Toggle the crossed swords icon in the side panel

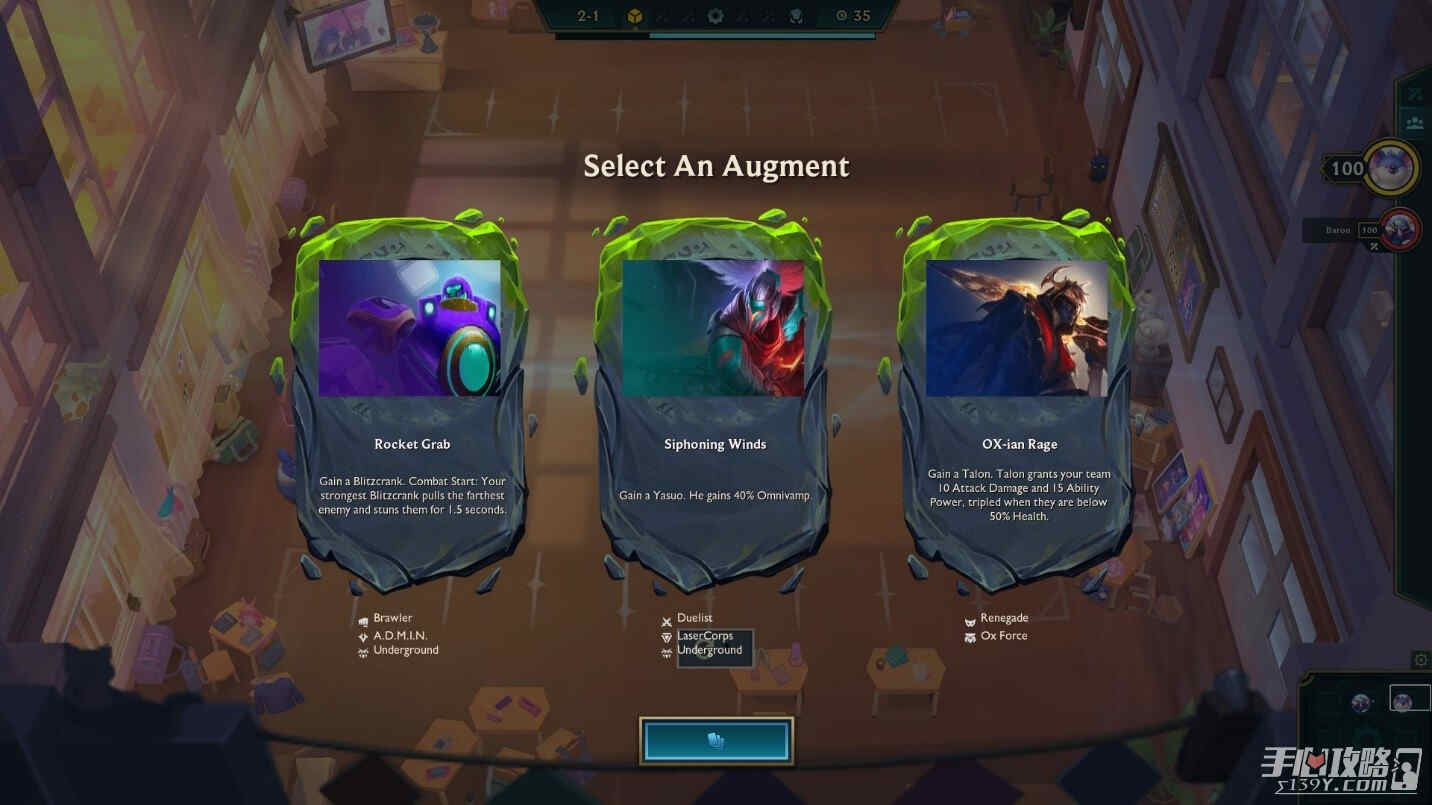pyautogui.click(x=1415, y=94)
